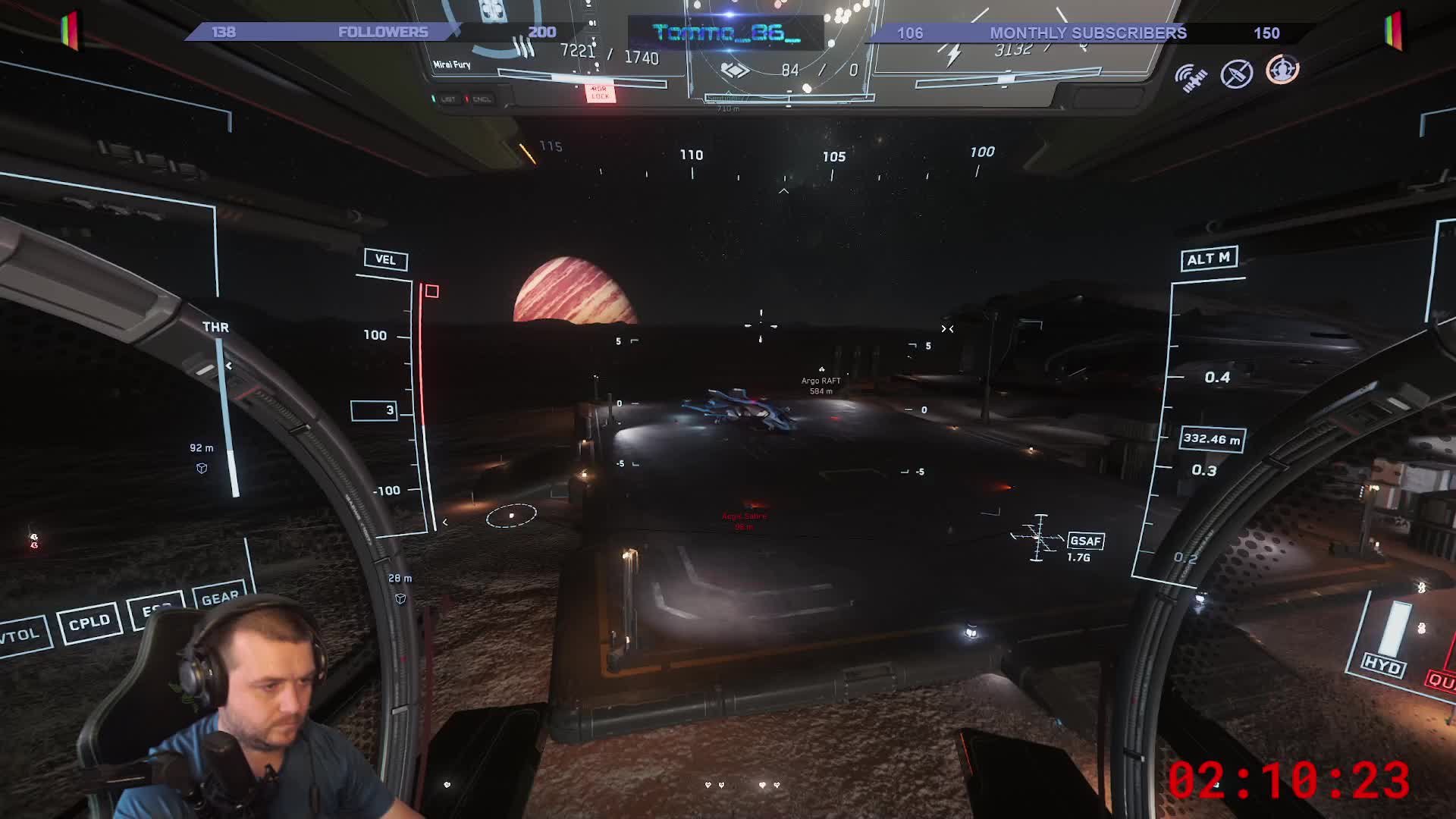Click the HYD indicator box

tap(1382, 666)
